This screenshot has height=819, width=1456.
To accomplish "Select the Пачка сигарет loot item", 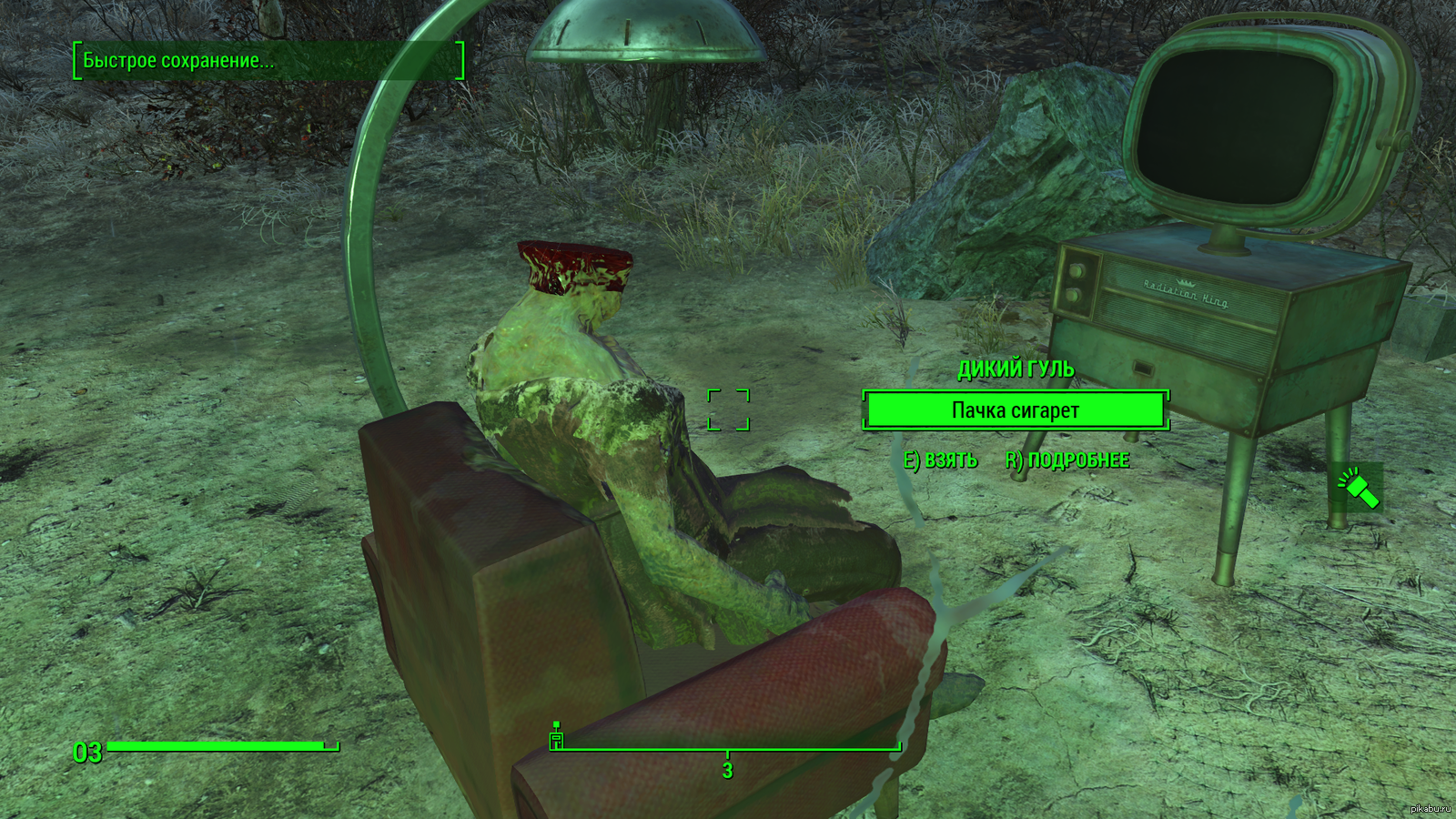I will click(1015, 410).
